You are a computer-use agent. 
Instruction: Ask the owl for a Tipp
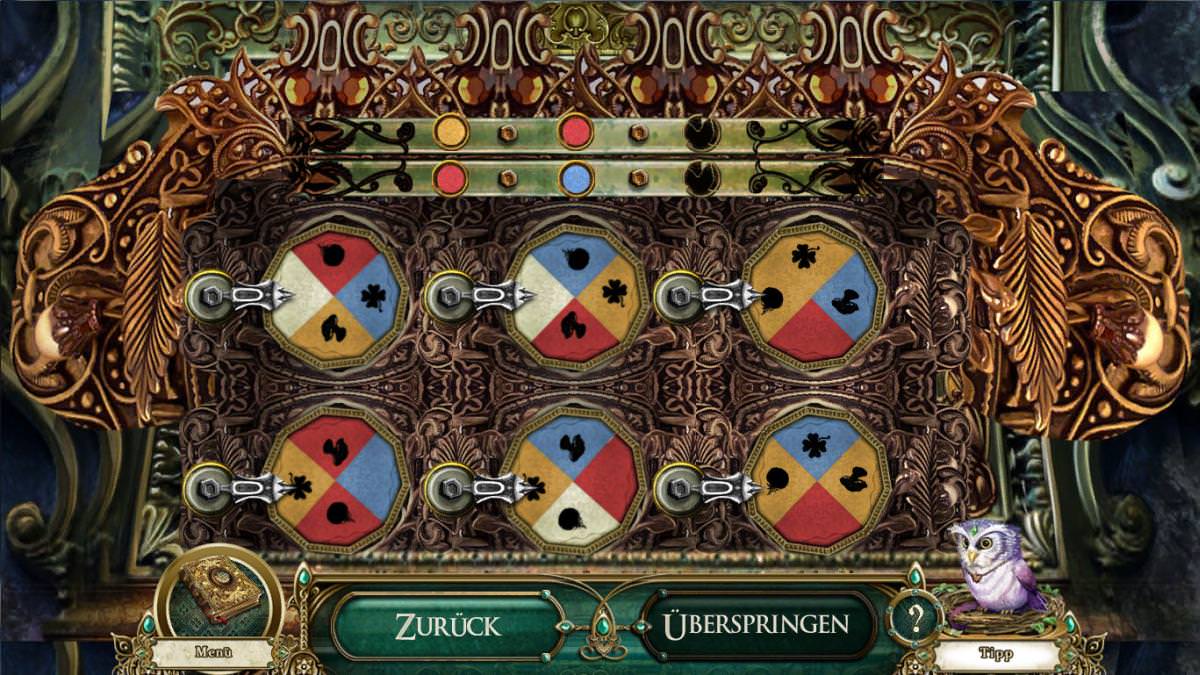coord(996,582)
